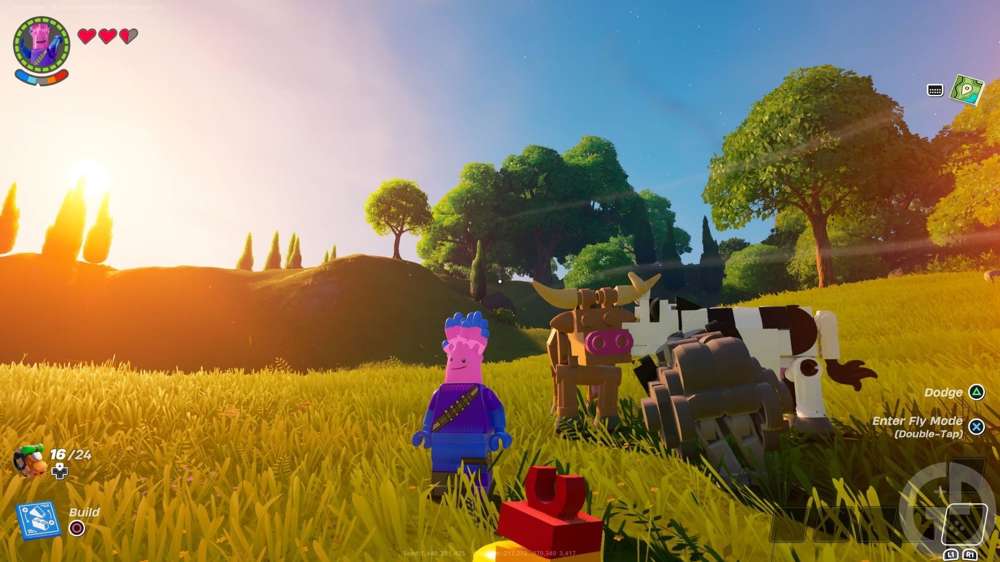Open the chat keyboard icon
Image resolution: width=1000 pixels, height=562 pixels.
coord(935,90)
